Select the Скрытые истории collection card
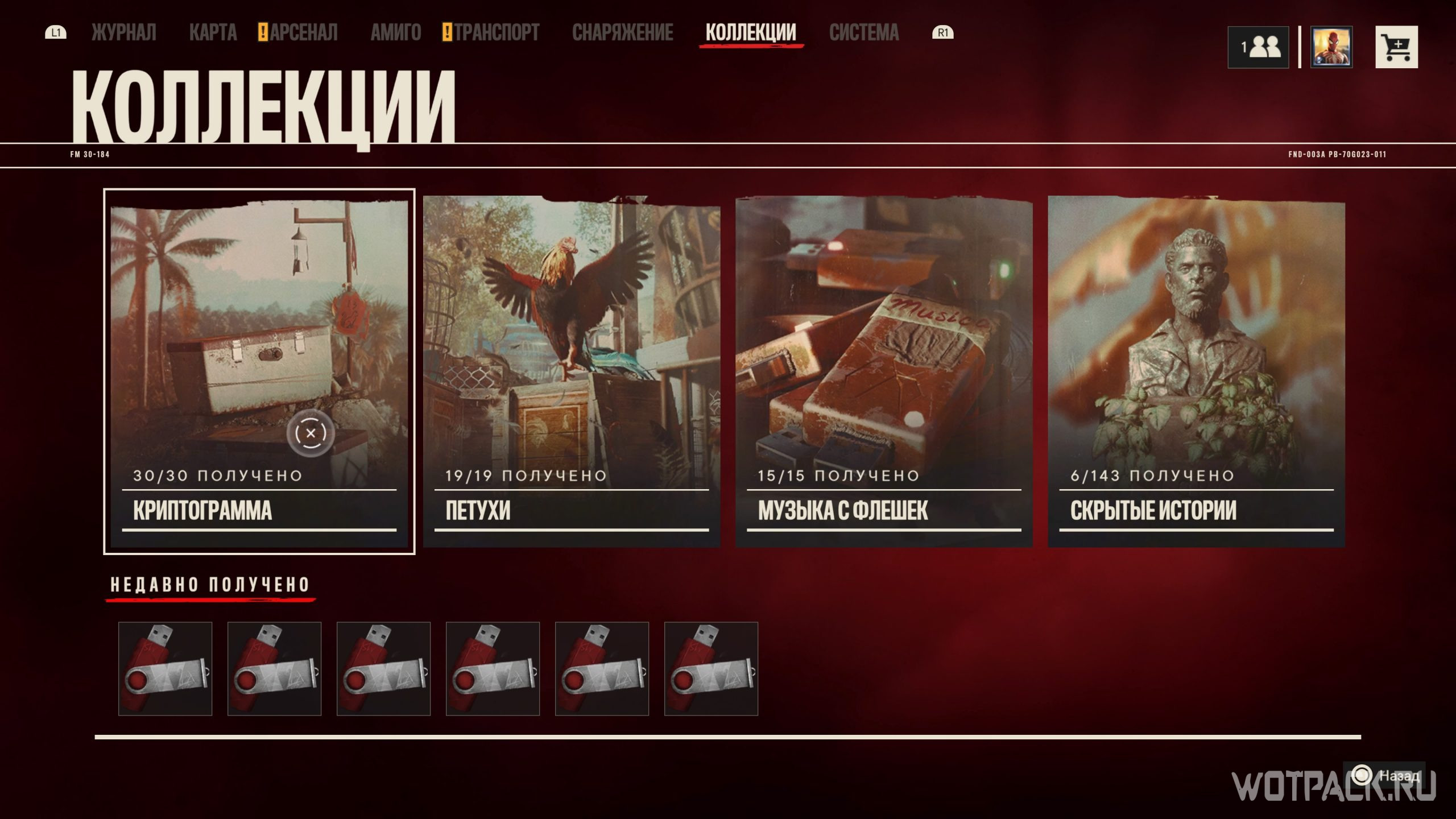 click(x=1196, y=371)
